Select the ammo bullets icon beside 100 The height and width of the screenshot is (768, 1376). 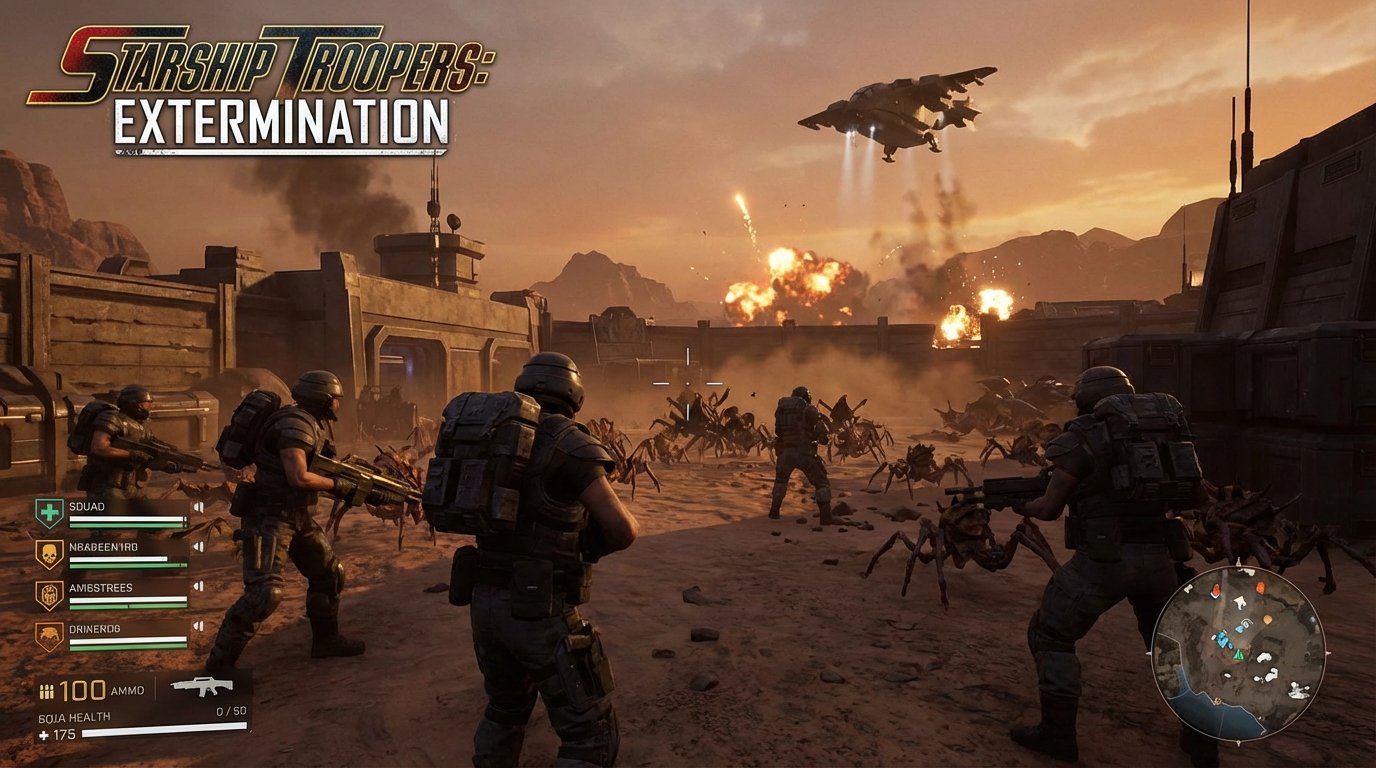[47, 690]
